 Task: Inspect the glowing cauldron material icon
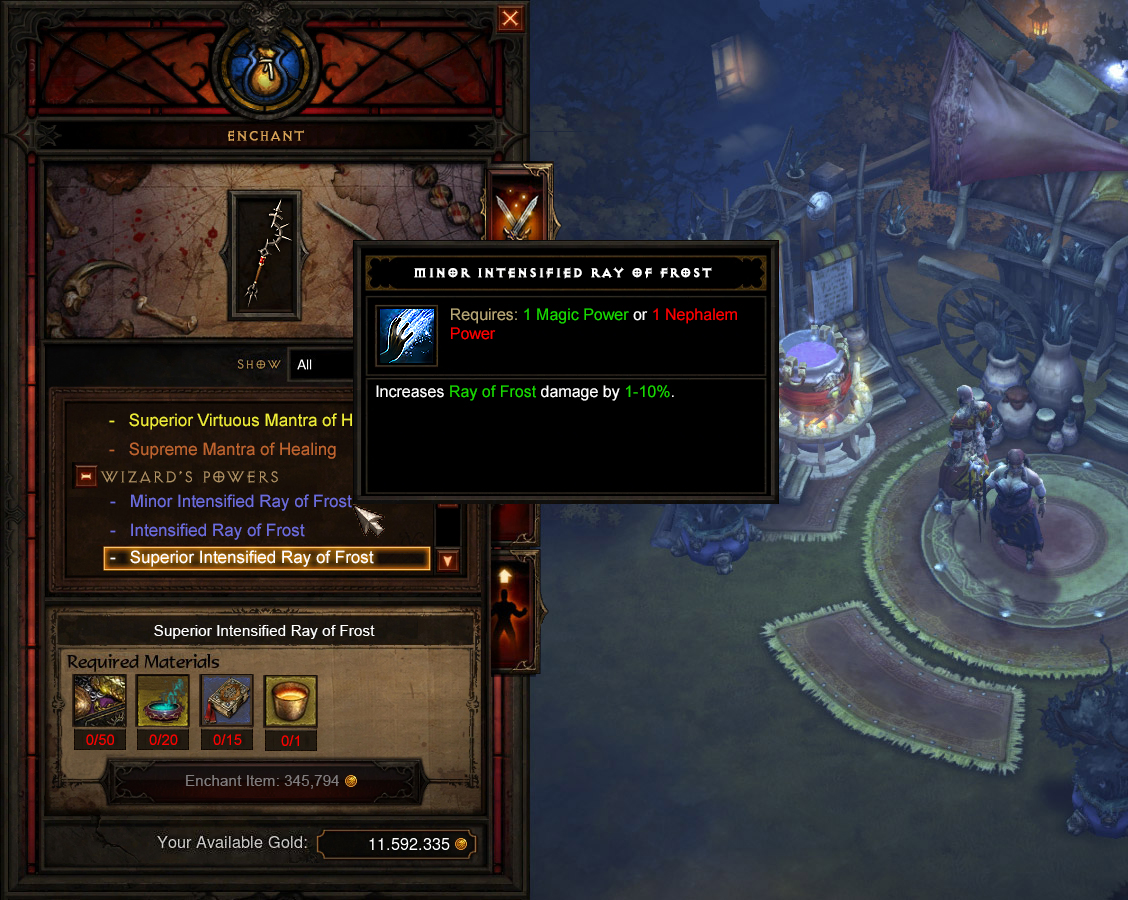click(x=163, y=701)
